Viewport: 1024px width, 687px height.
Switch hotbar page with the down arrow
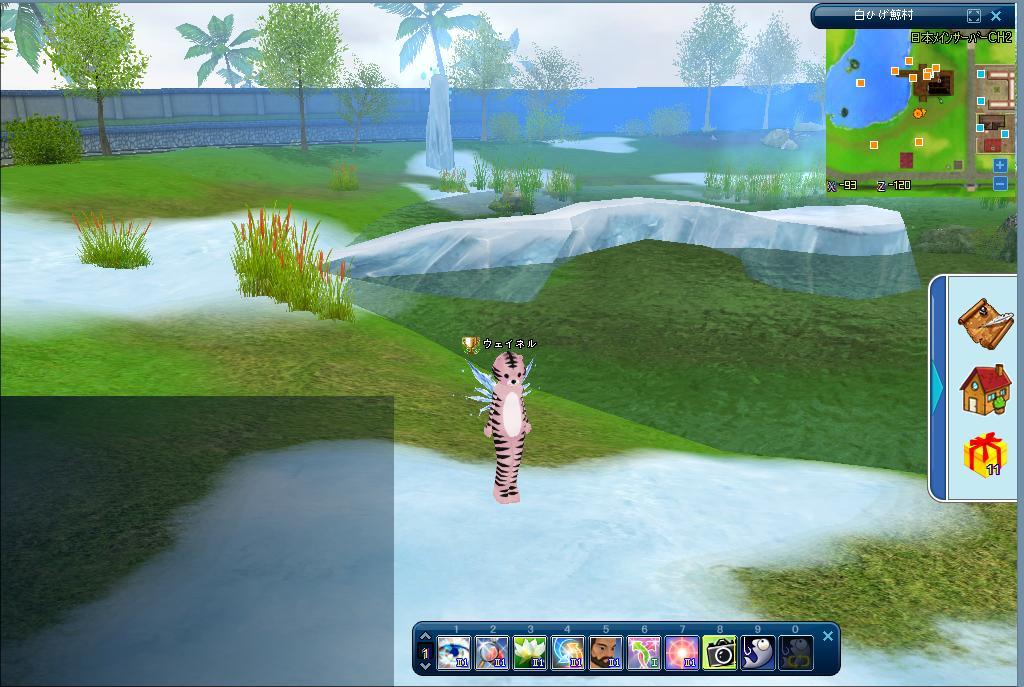425,666
